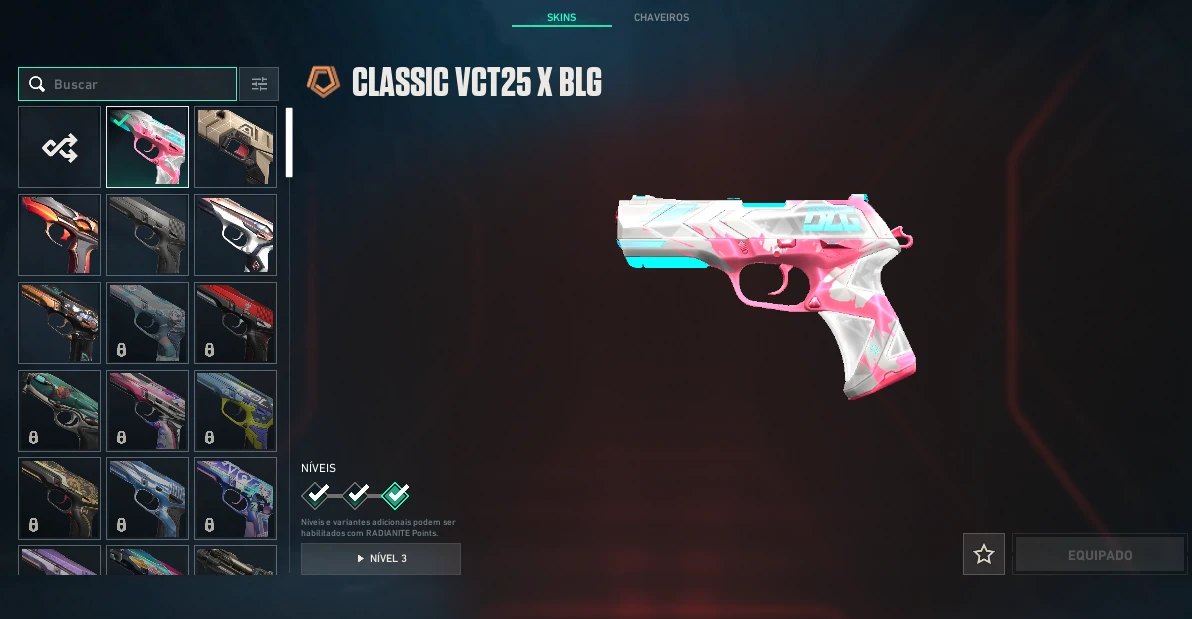
Task: Select the pink VCT25 x BLG skin thumbnail
Action: [147, 147]
